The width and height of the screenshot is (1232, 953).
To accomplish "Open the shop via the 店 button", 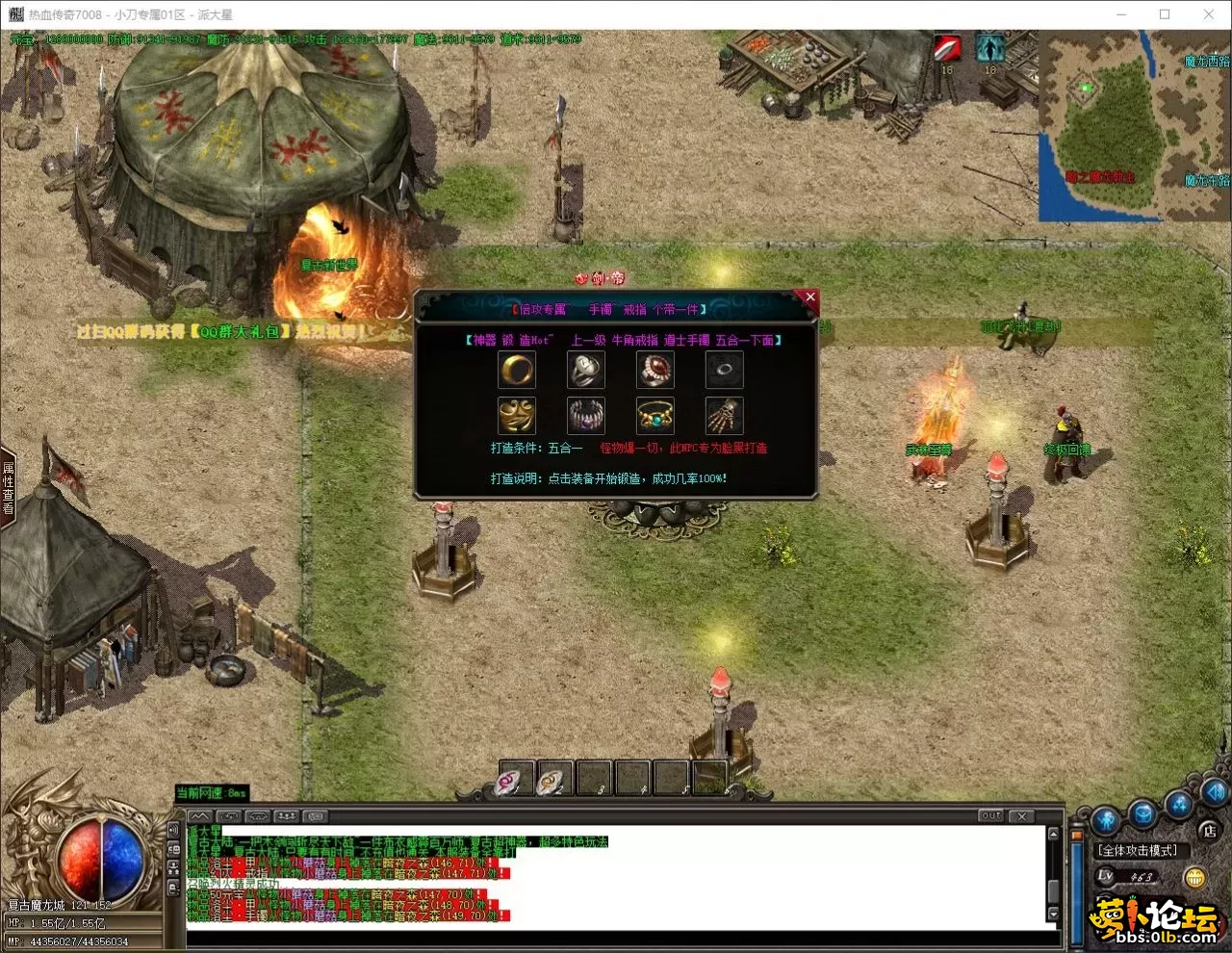I will [x=1210, y=831].
